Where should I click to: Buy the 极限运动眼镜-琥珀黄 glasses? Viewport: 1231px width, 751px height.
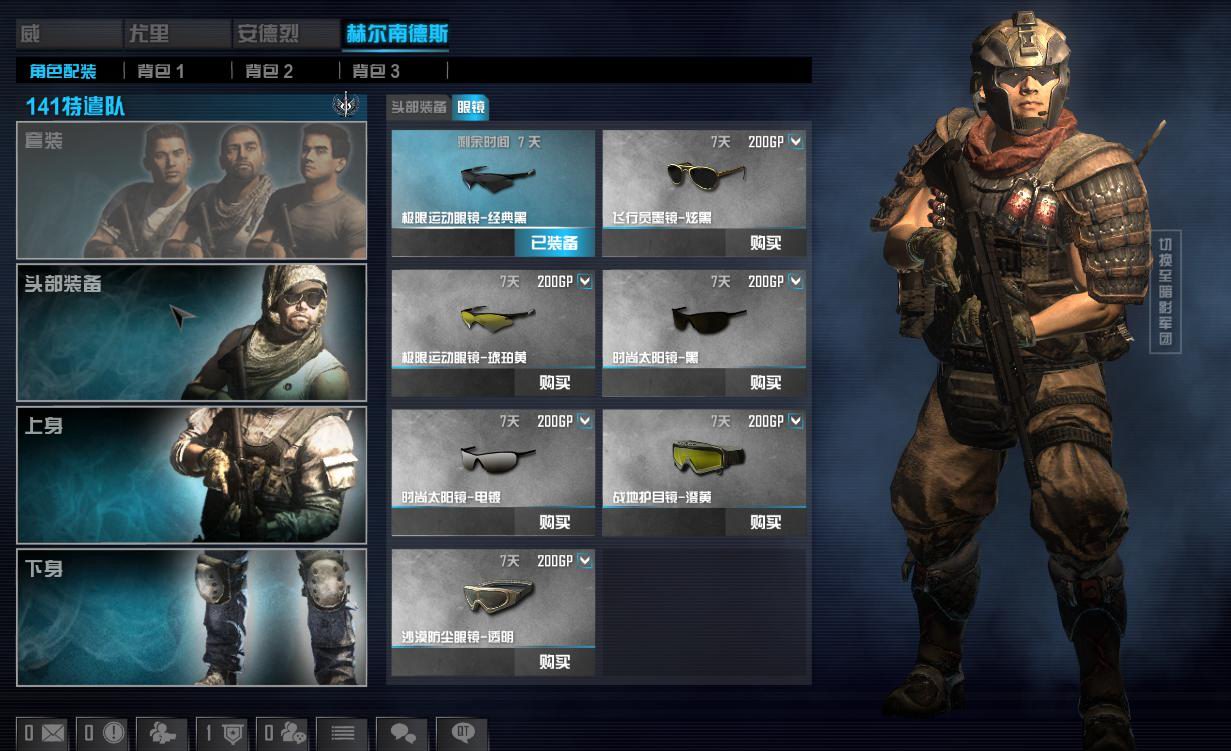click(x=554, y=382)
